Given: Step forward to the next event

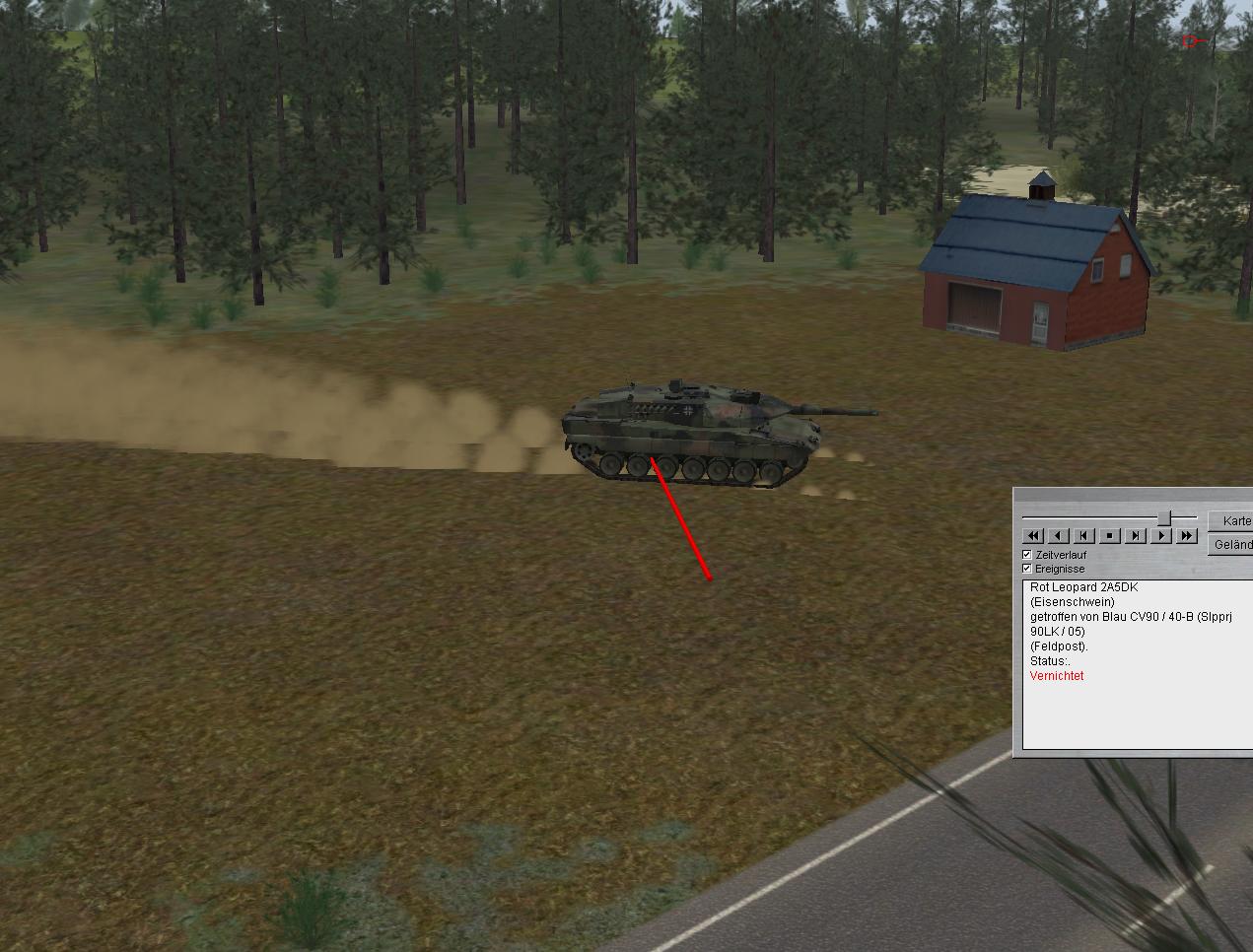Looking at the screenshot, I should point(1136,535).
